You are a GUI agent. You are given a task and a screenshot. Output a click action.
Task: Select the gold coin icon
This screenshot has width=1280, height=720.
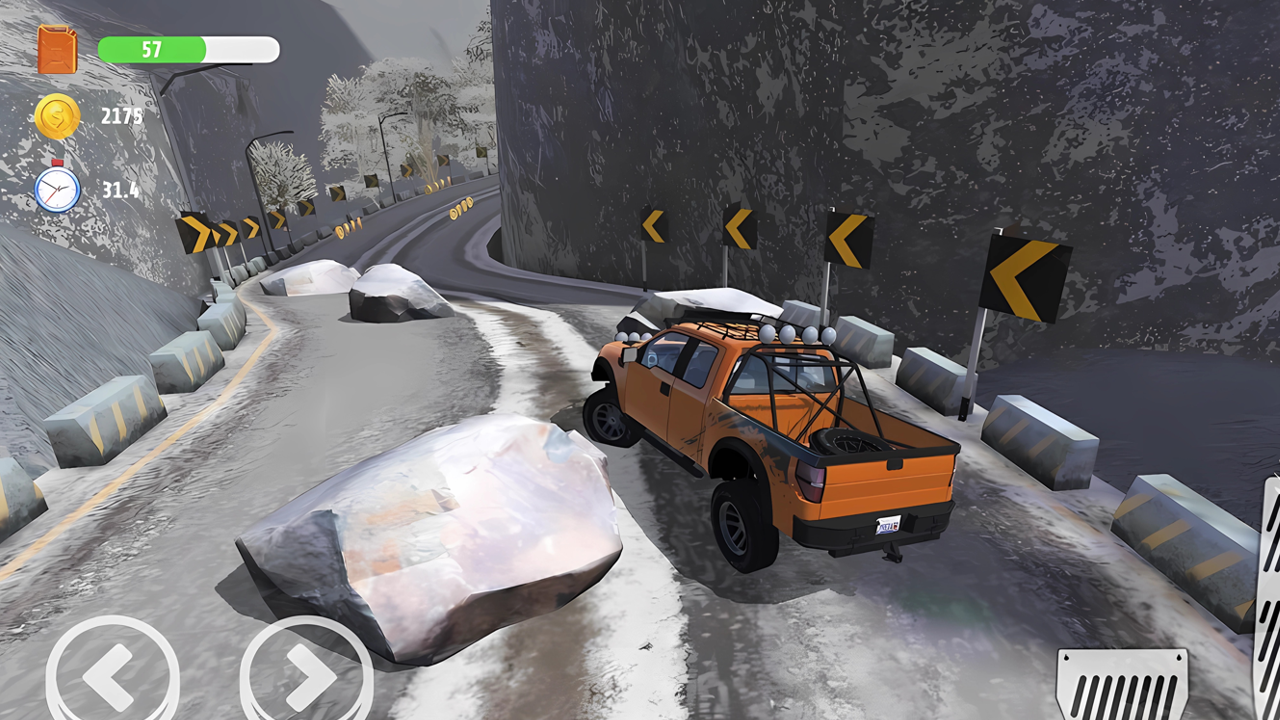(x=57, y=115)
